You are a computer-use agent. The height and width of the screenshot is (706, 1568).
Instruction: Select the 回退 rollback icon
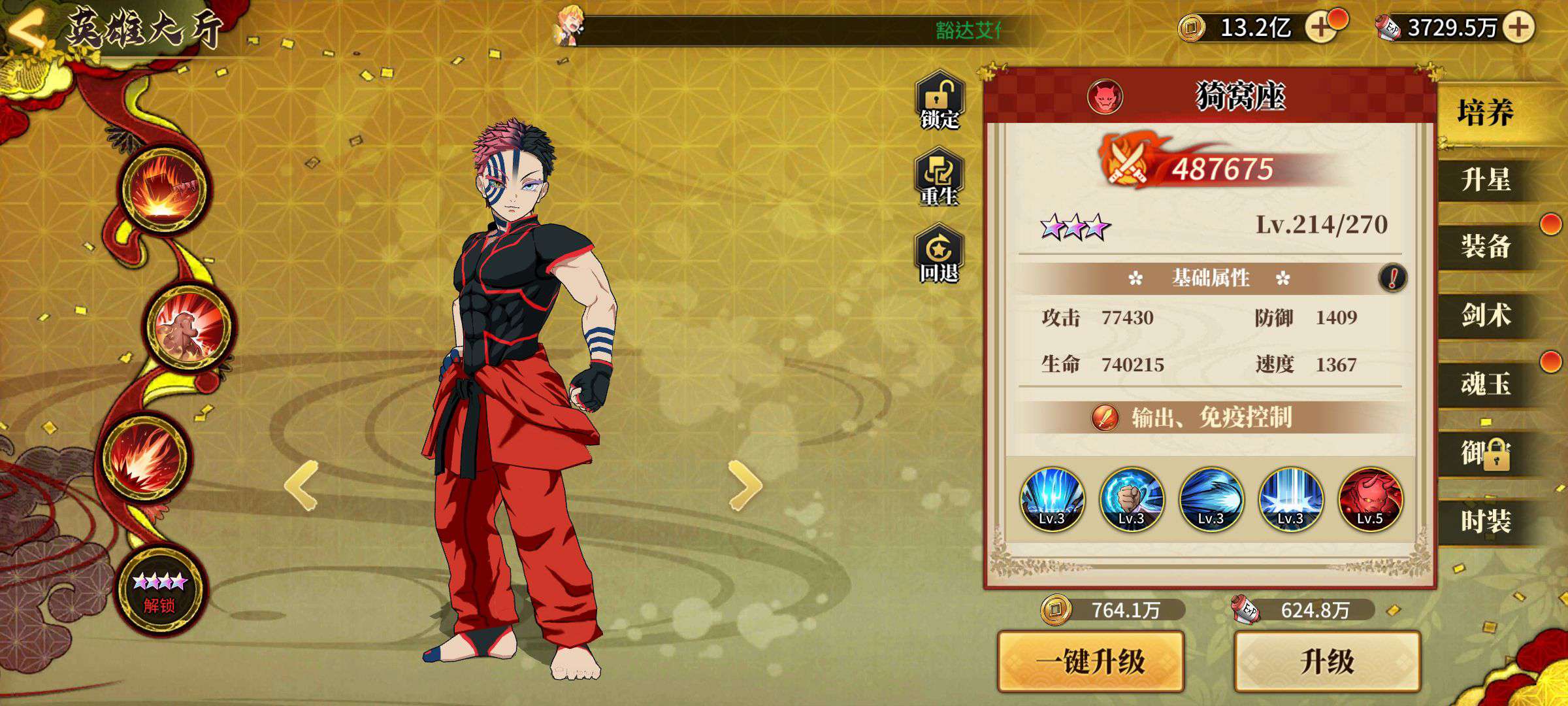pyautogui.click(x=939, y=255)
